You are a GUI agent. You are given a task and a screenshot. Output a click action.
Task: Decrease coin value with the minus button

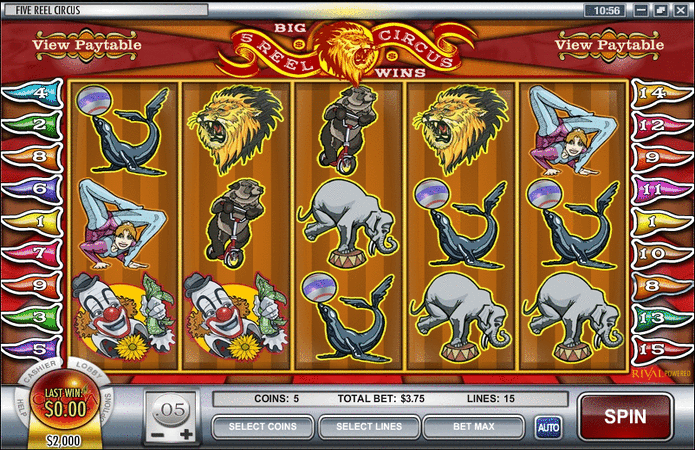[x=157, y=434]
